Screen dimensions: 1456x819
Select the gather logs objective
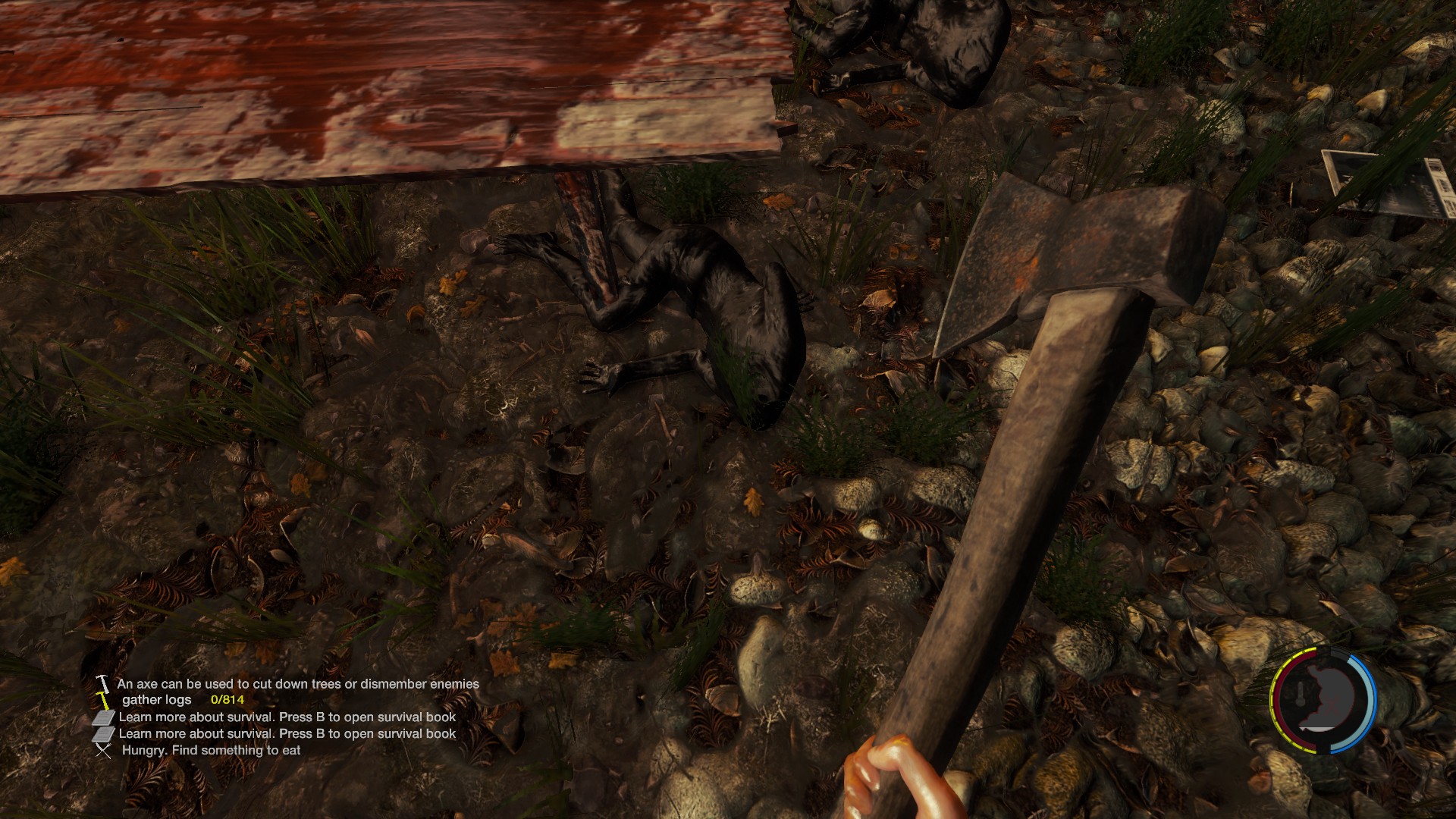[157, 700]
